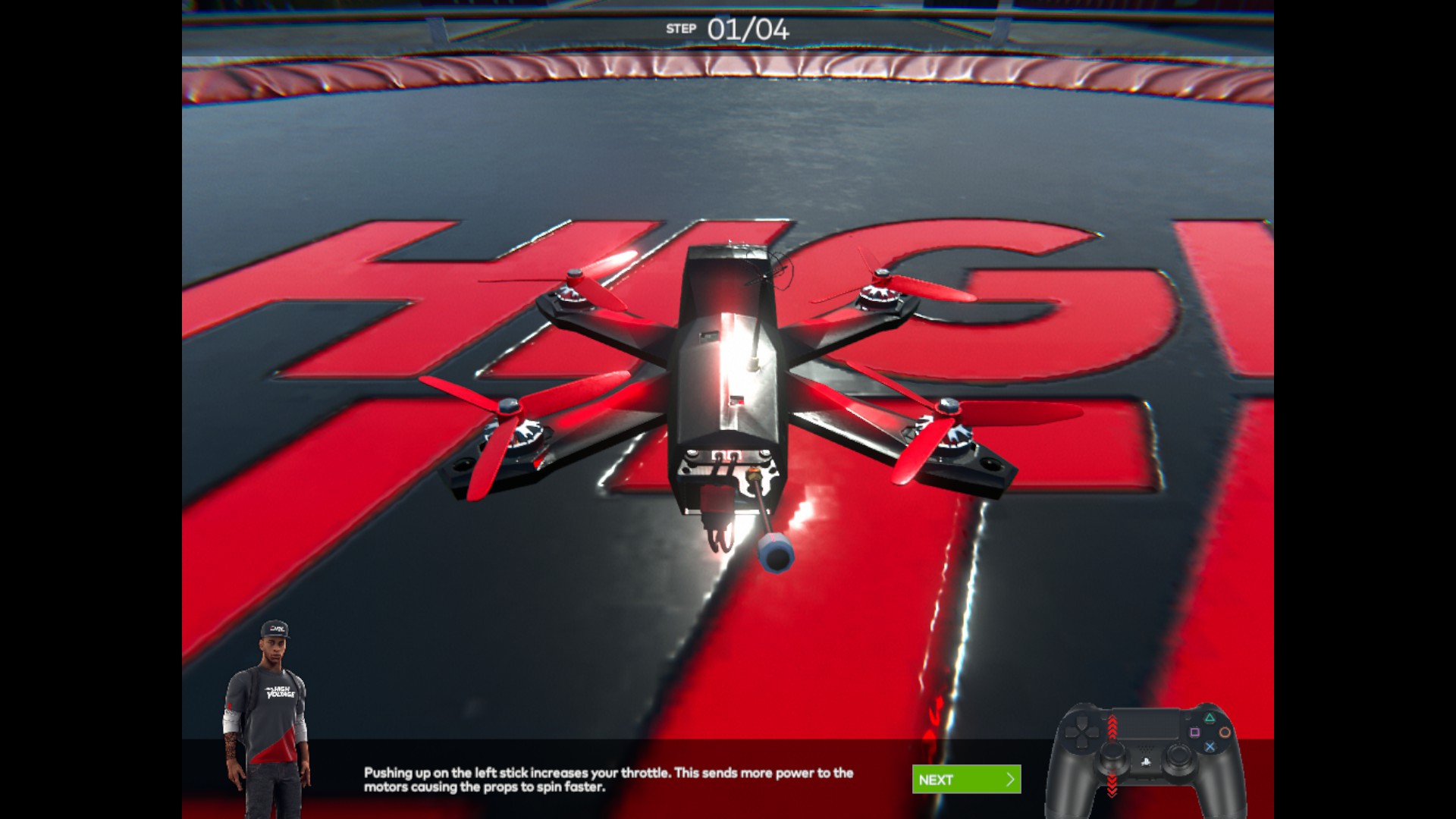
Task: Select the Circle button on the controller diagram
Action: click(x=1225, y=732)
